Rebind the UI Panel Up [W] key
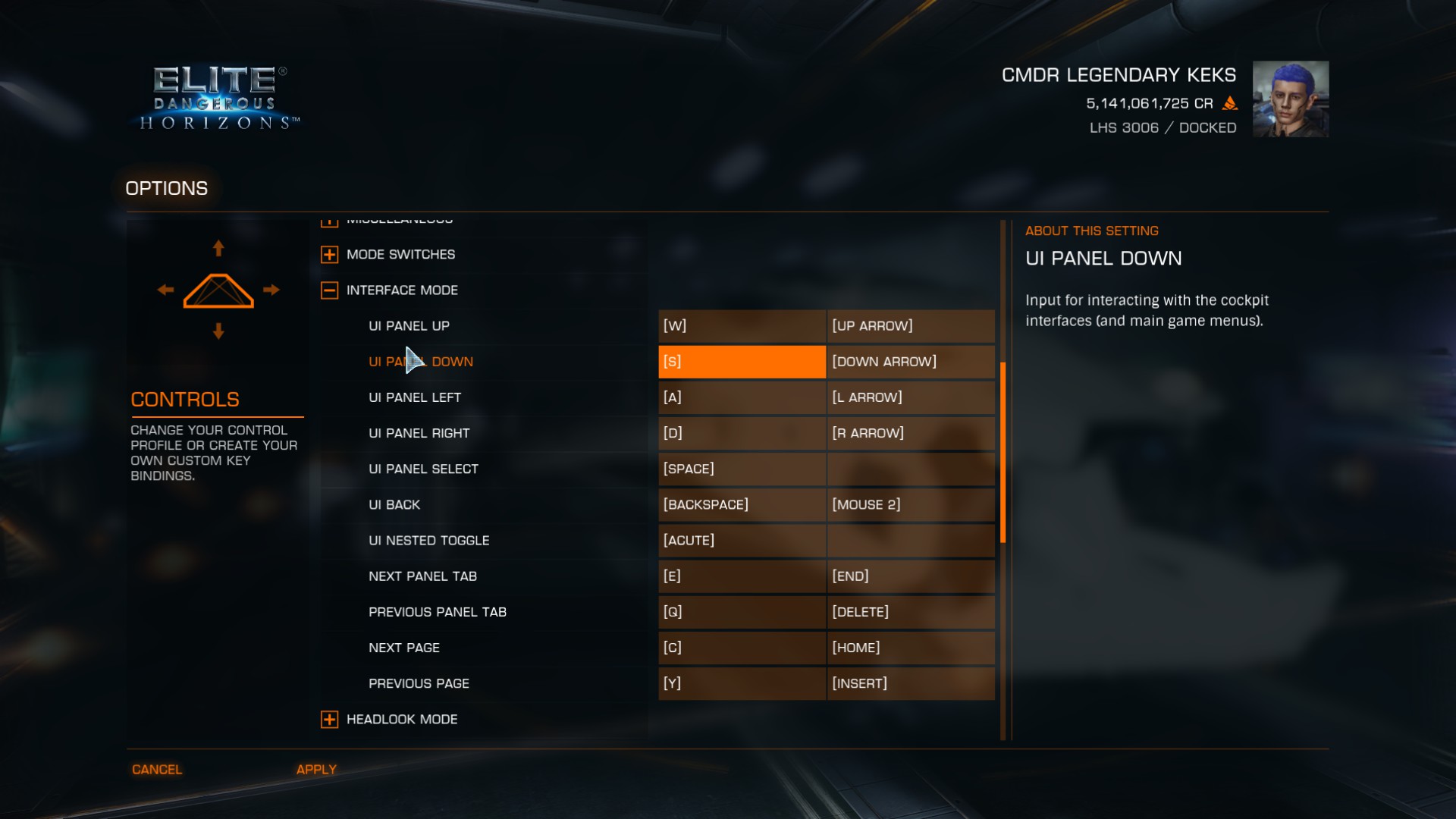The width and height of the screenshot is (1456, 819). coord(741,326)
